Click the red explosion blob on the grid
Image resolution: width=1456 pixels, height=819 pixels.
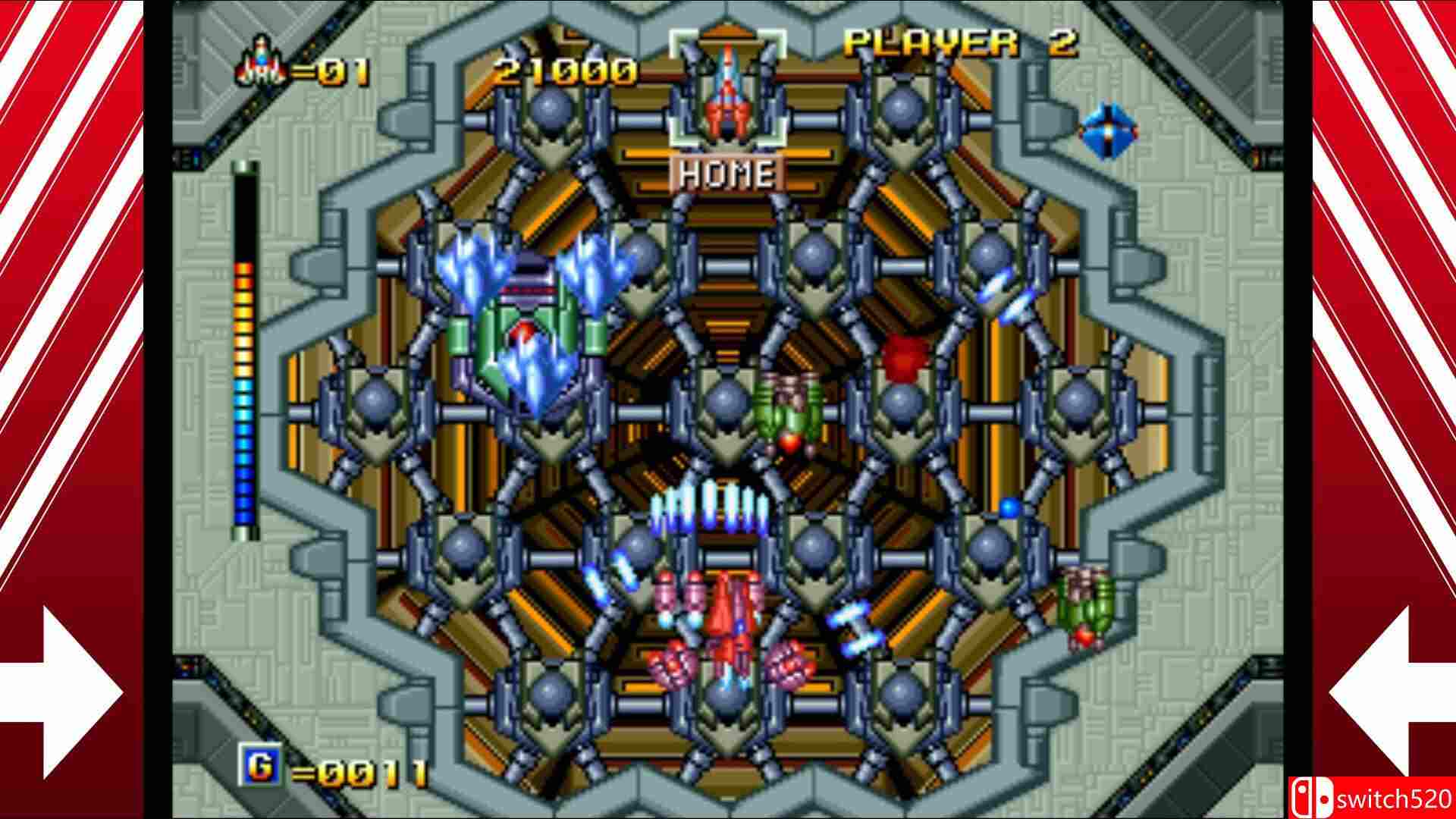click(904, 353)
